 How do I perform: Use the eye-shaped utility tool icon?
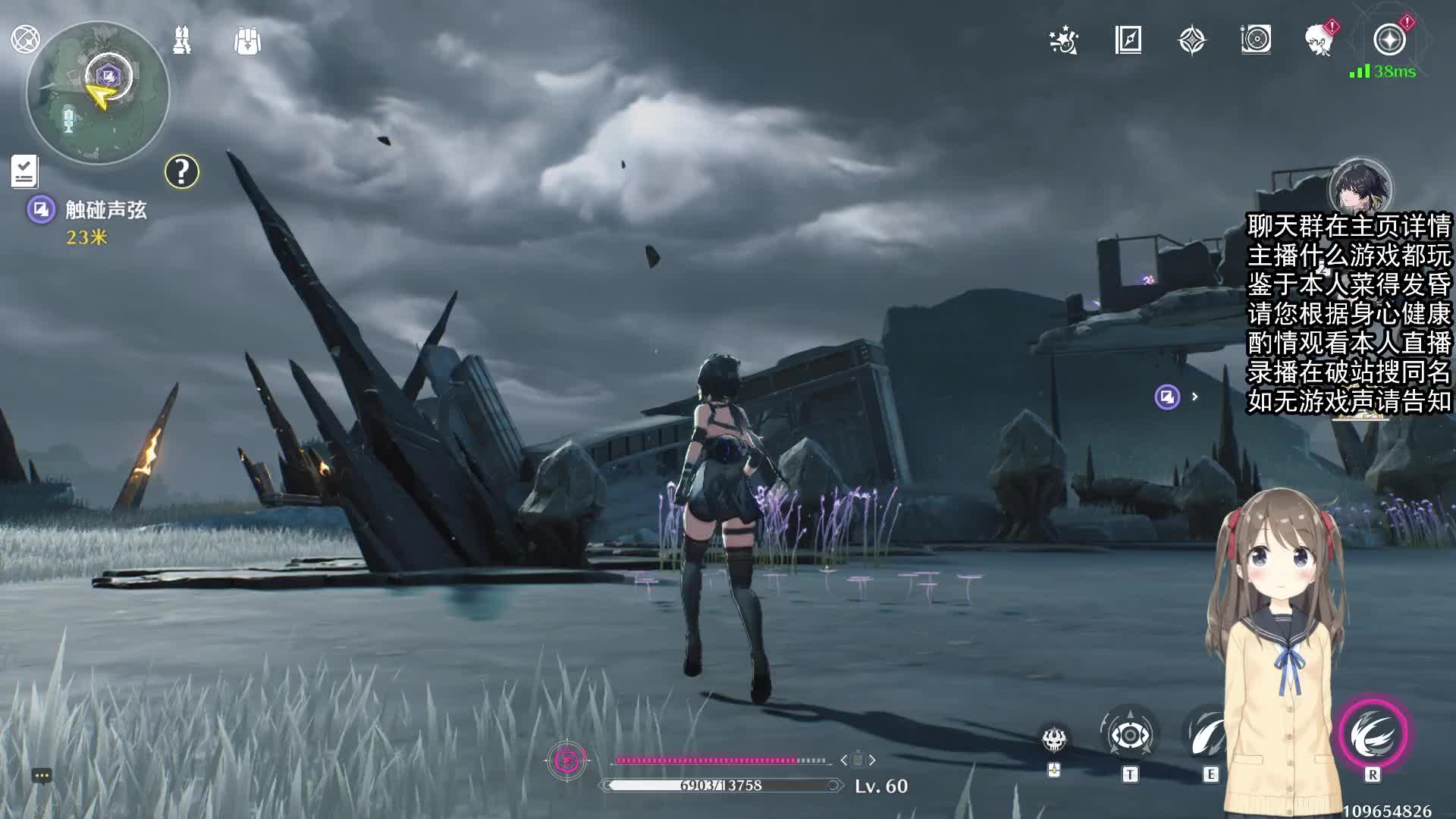(1130, 735)
